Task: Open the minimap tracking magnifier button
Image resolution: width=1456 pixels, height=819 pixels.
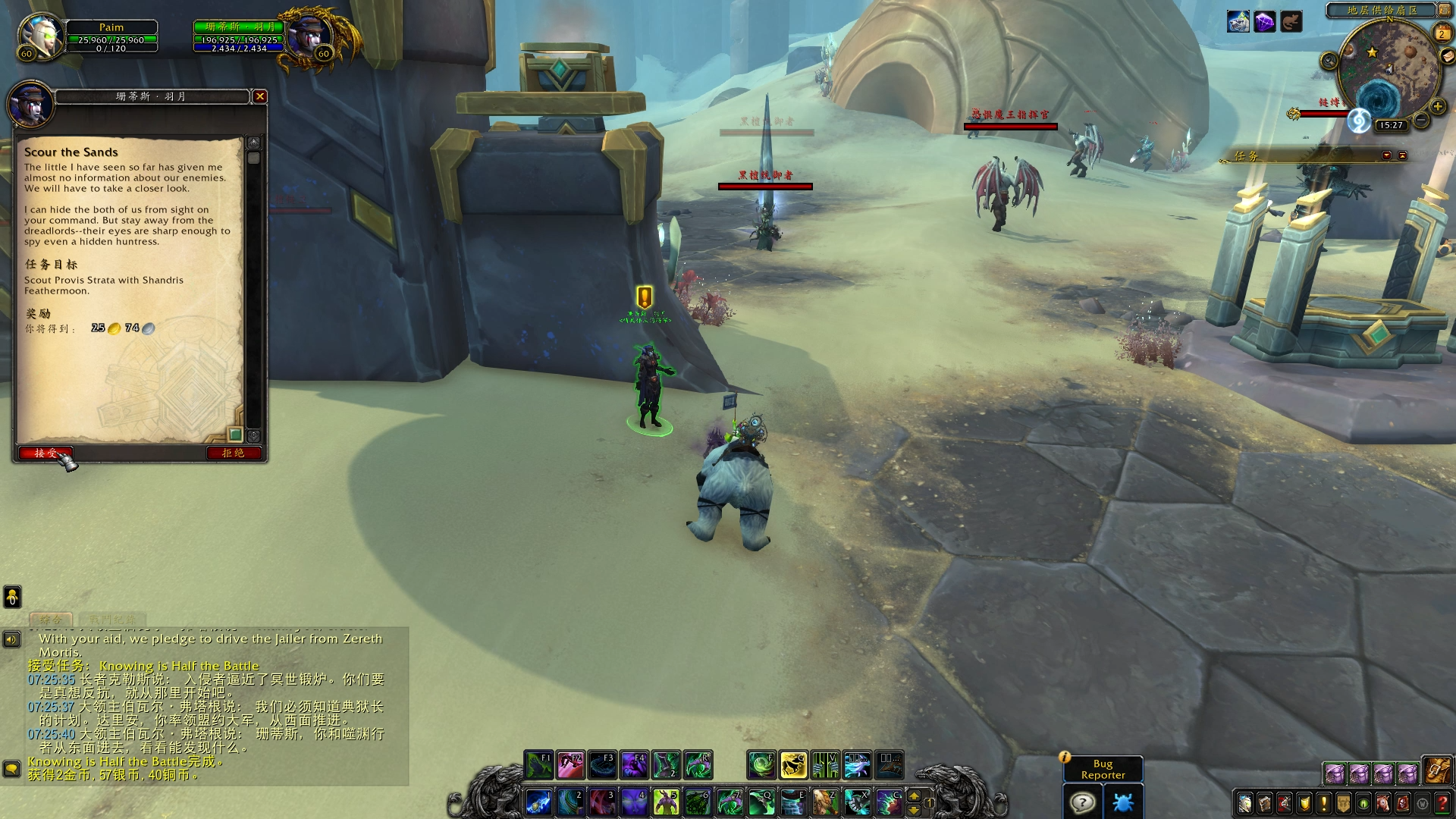Action: coord(1329,61)
